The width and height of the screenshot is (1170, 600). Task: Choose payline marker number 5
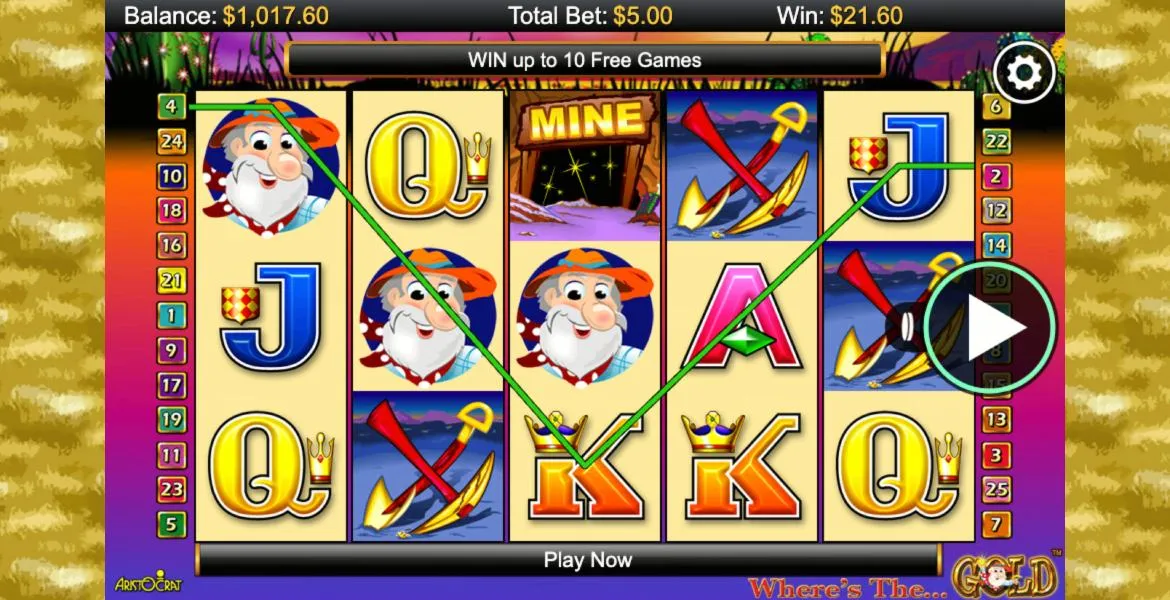click(x=171, y=523)
